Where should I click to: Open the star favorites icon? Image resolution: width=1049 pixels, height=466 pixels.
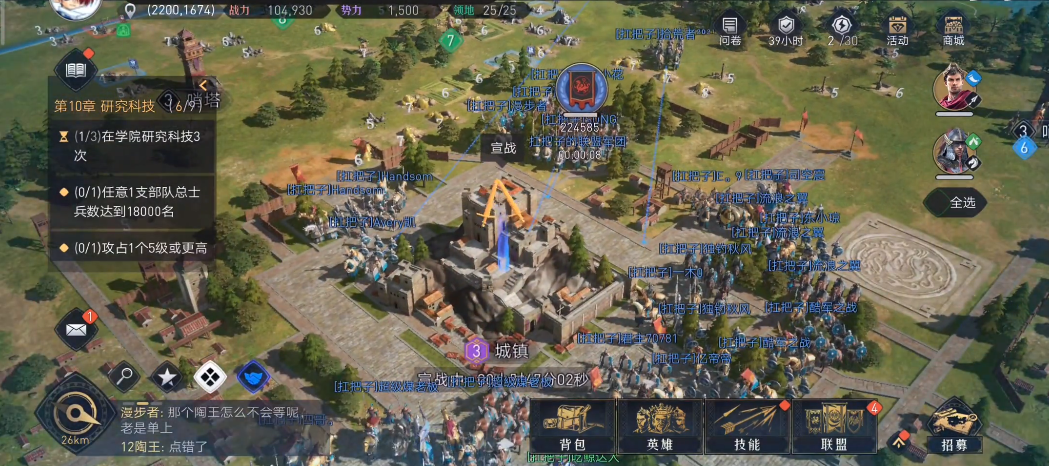tap(166, 376)
